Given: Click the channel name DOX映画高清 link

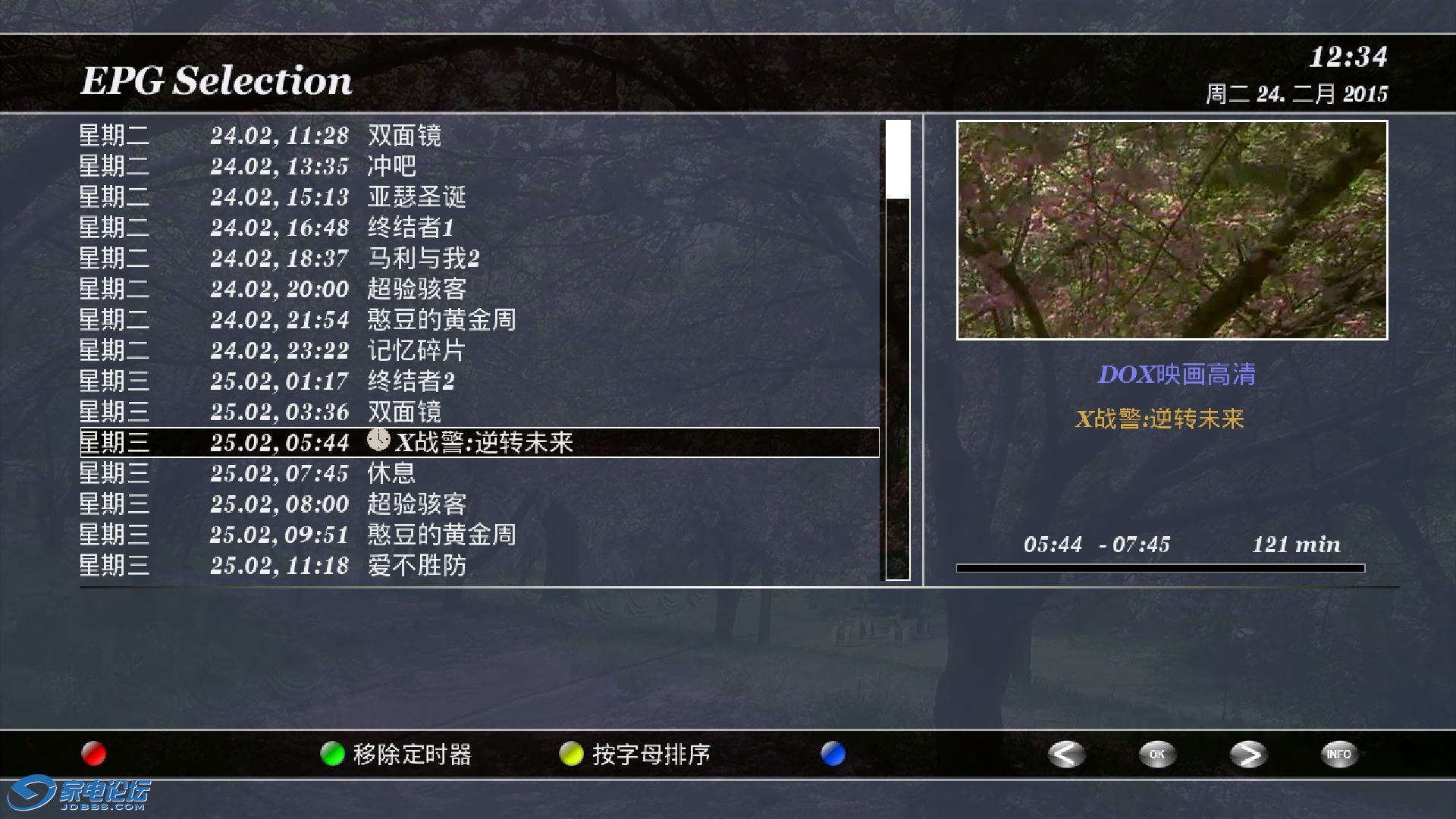Looking at the screenshot, I should (x=1178, y=373).
